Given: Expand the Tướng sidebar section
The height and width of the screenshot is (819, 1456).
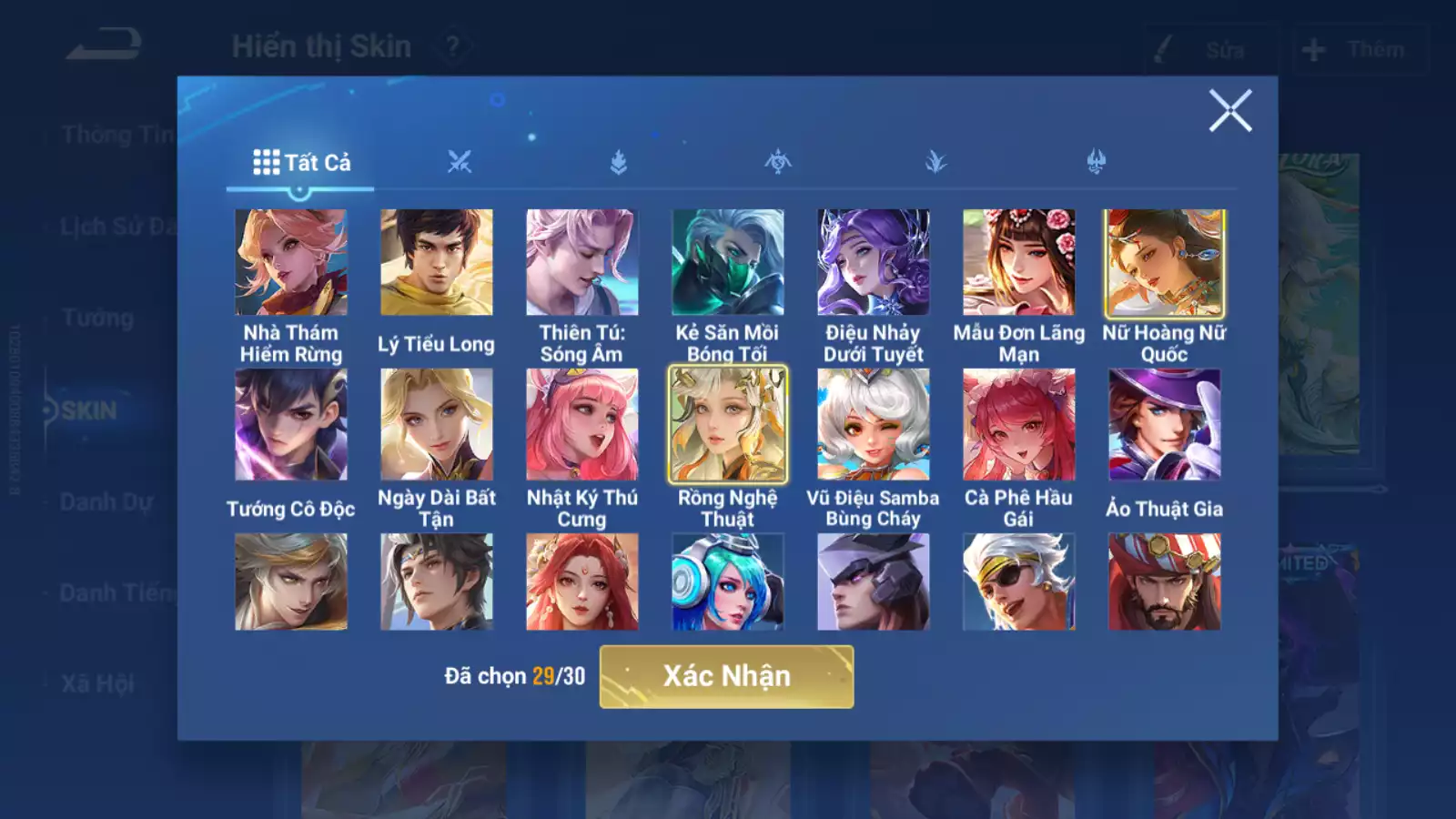Looking at the screenshot, I should (x=100, y=318).
